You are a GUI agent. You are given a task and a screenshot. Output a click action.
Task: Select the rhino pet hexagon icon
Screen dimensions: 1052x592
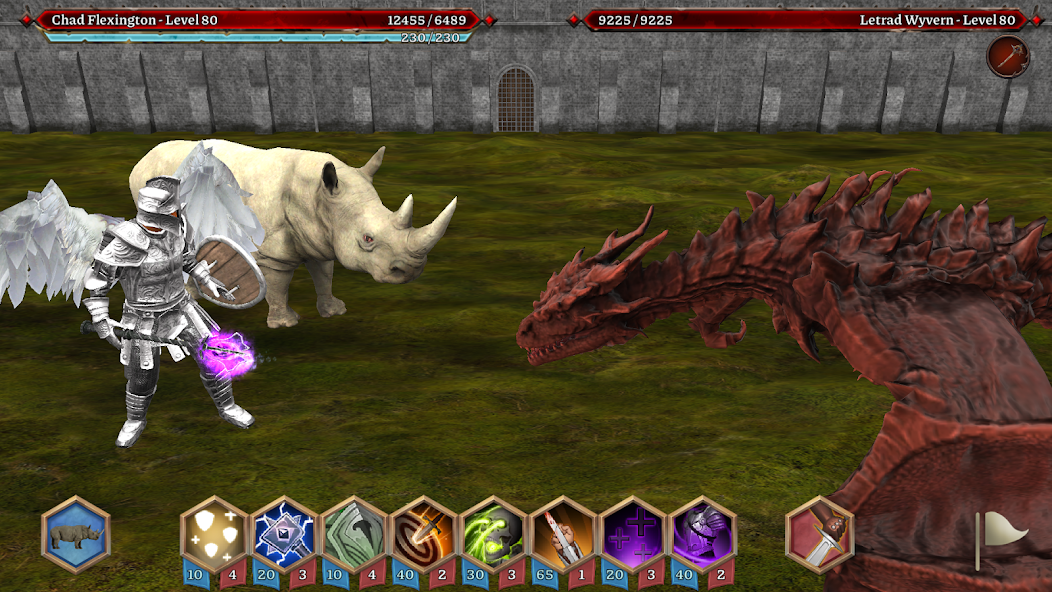click(x=76, y=535)
